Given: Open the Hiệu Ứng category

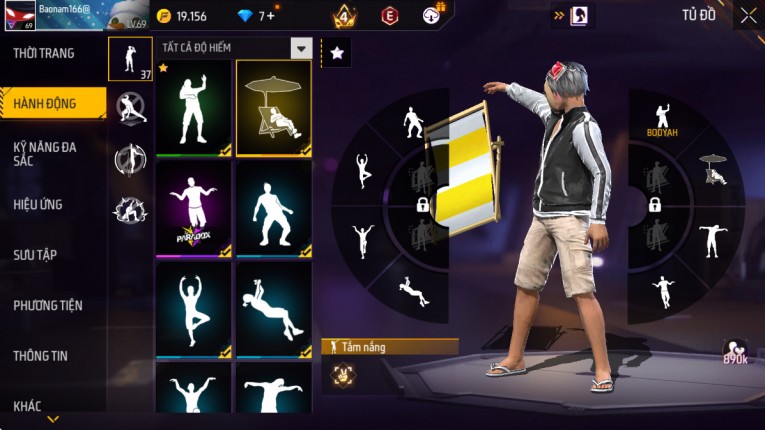Looking at the screenshot, I should click(x=38, y=204).
